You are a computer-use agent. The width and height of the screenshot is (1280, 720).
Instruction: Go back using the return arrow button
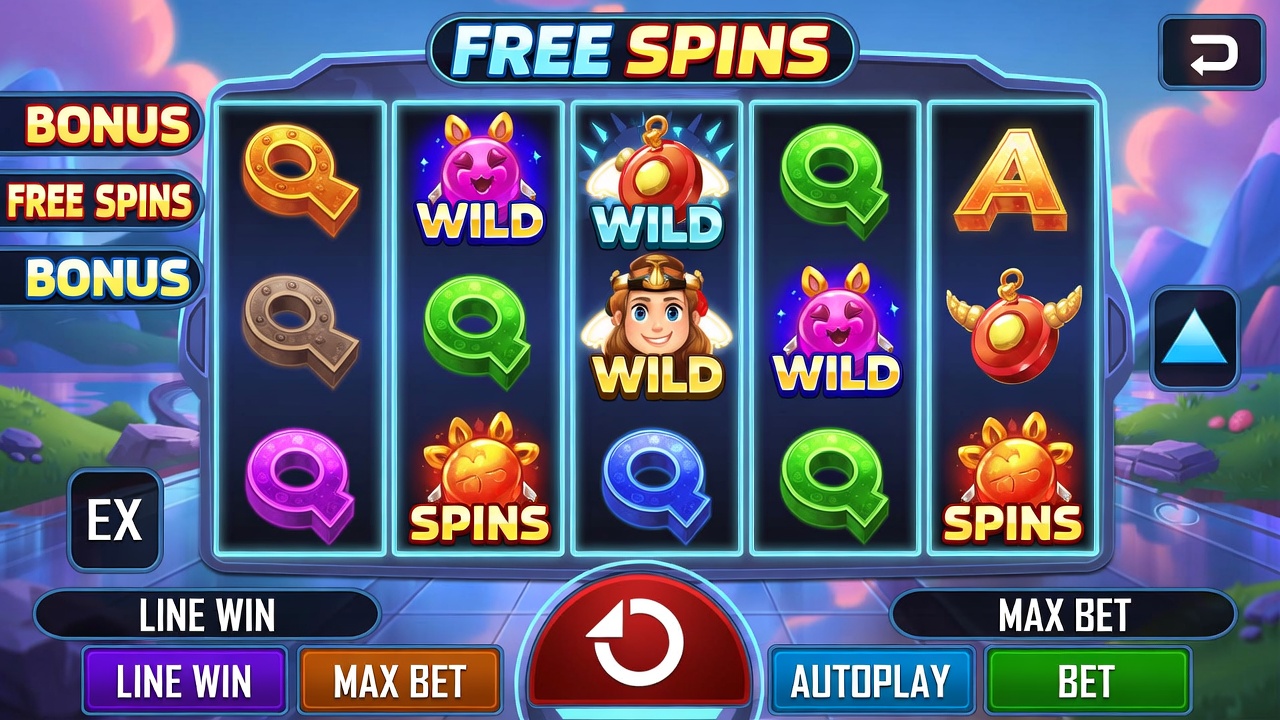1212,53
